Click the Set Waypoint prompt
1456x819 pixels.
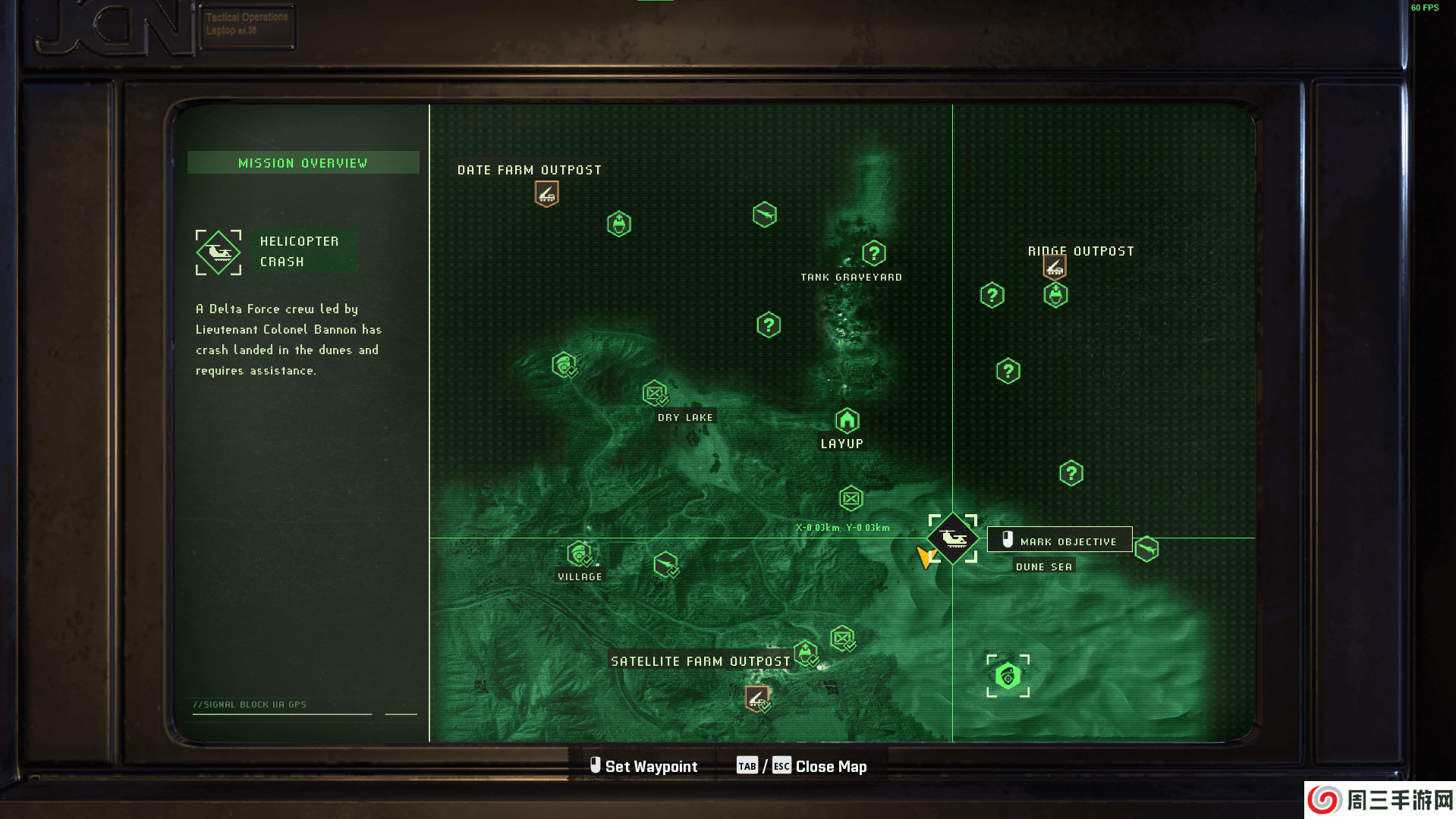click(644, 767)
